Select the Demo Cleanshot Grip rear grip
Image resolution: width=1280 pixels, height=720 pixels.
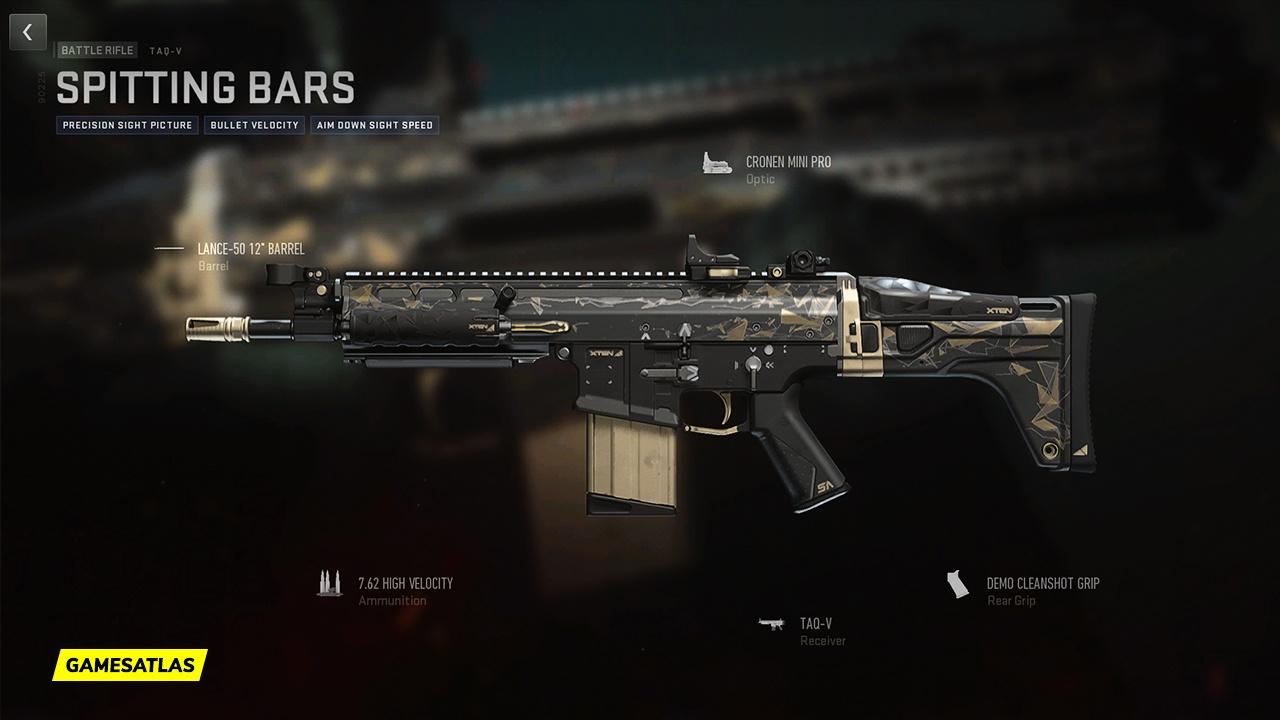click(1042, 583)
